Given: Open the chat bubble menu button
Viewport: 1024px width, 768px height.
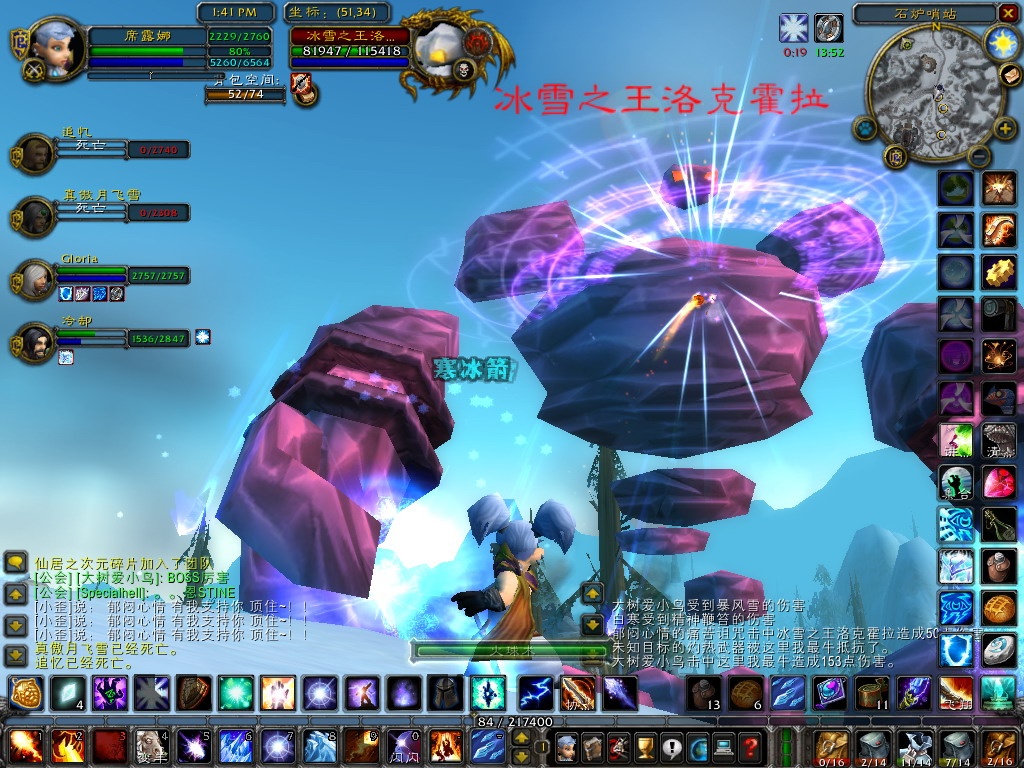Looking at the screenshot, I should click(x=16, y=563).
